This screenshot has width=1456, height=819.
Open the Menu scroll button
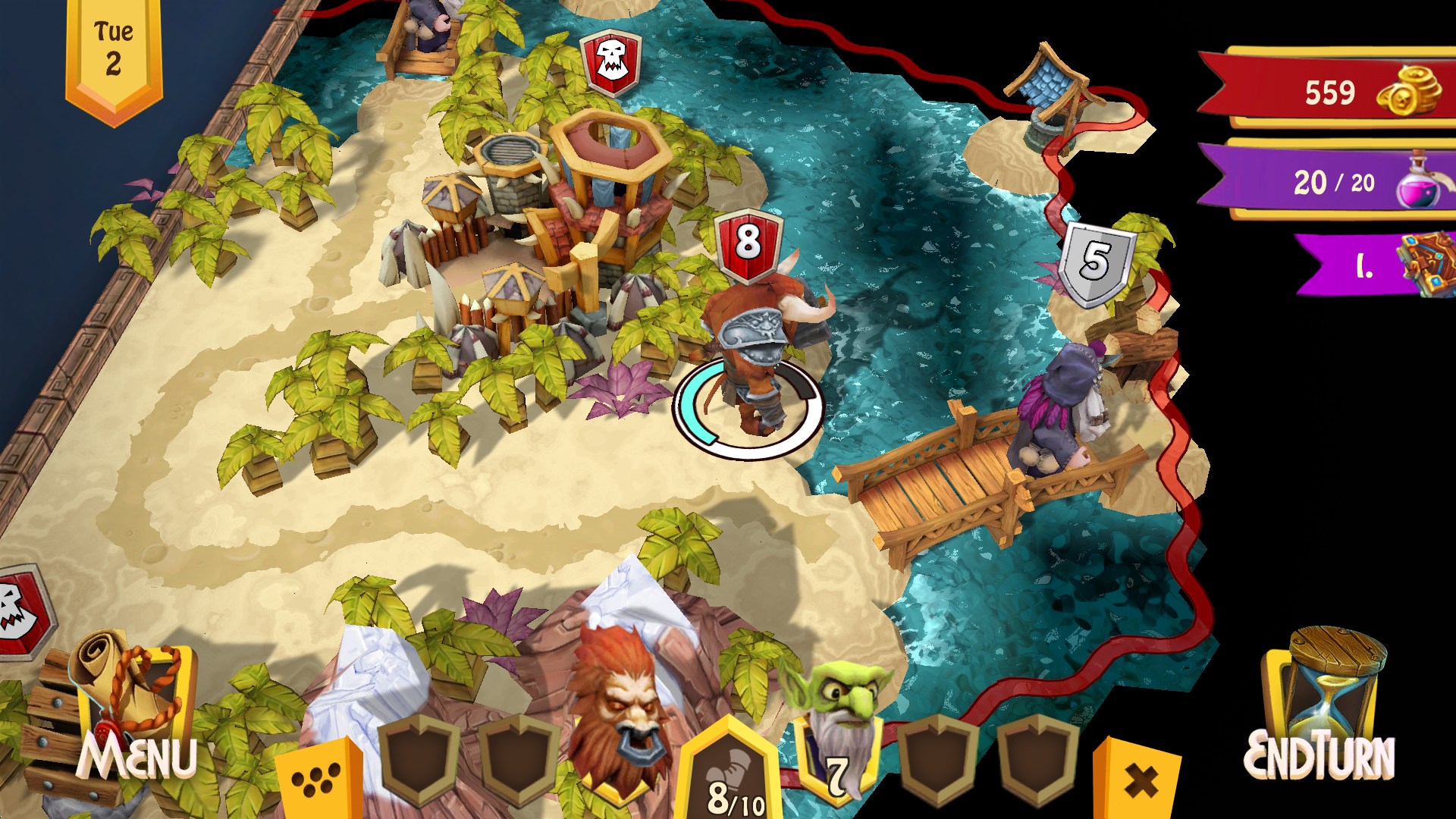[x=135, y=713]
